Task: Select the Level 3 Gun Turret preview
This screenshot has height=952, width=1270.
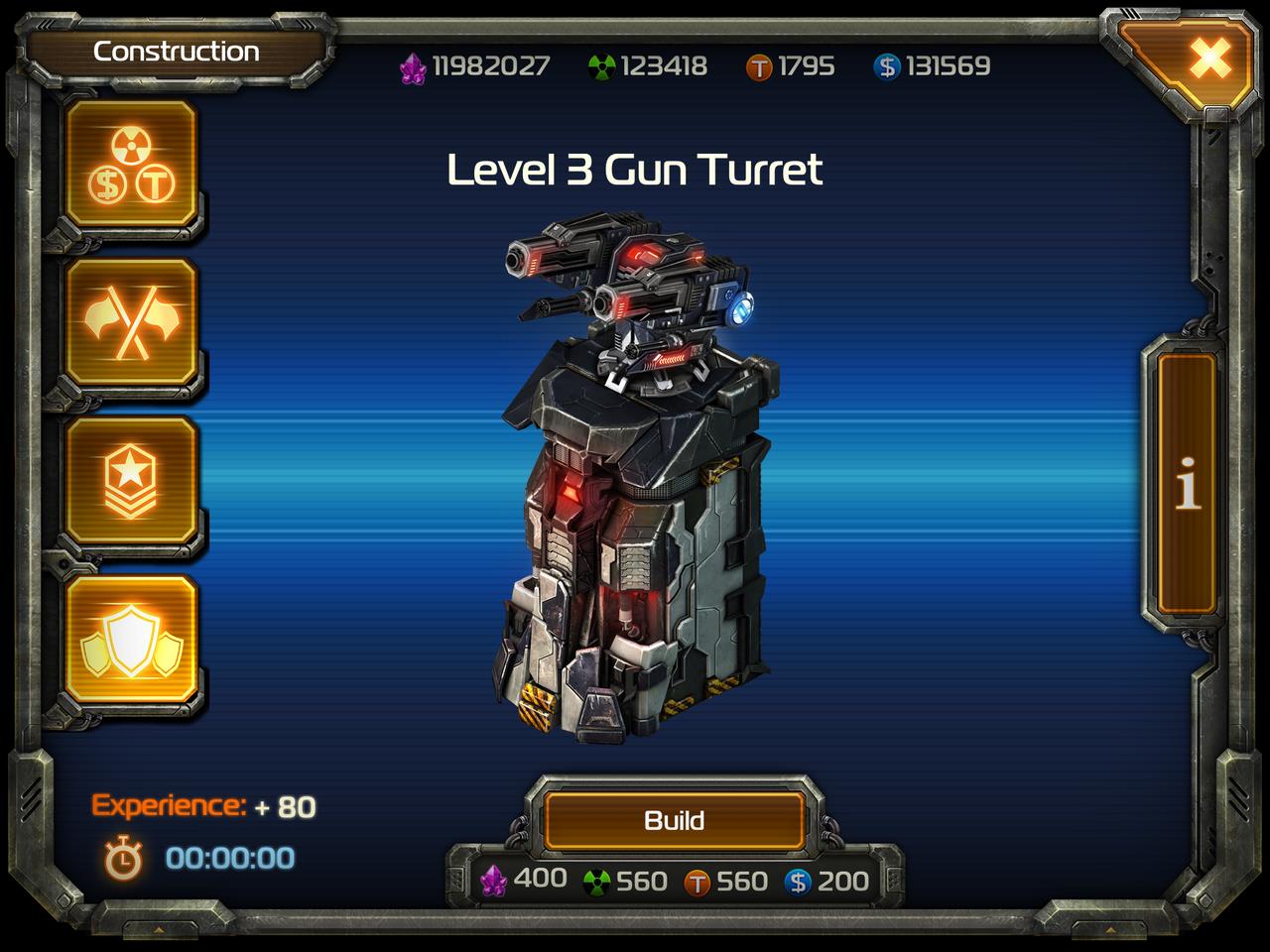Action: point(635,476)
